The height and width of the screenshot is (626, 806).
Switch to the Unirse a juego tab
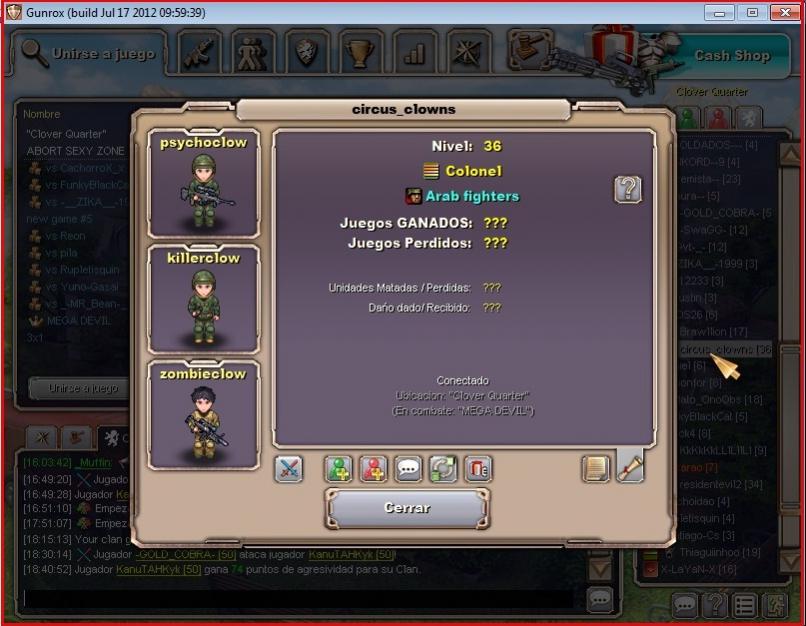[x=90, y=53]
